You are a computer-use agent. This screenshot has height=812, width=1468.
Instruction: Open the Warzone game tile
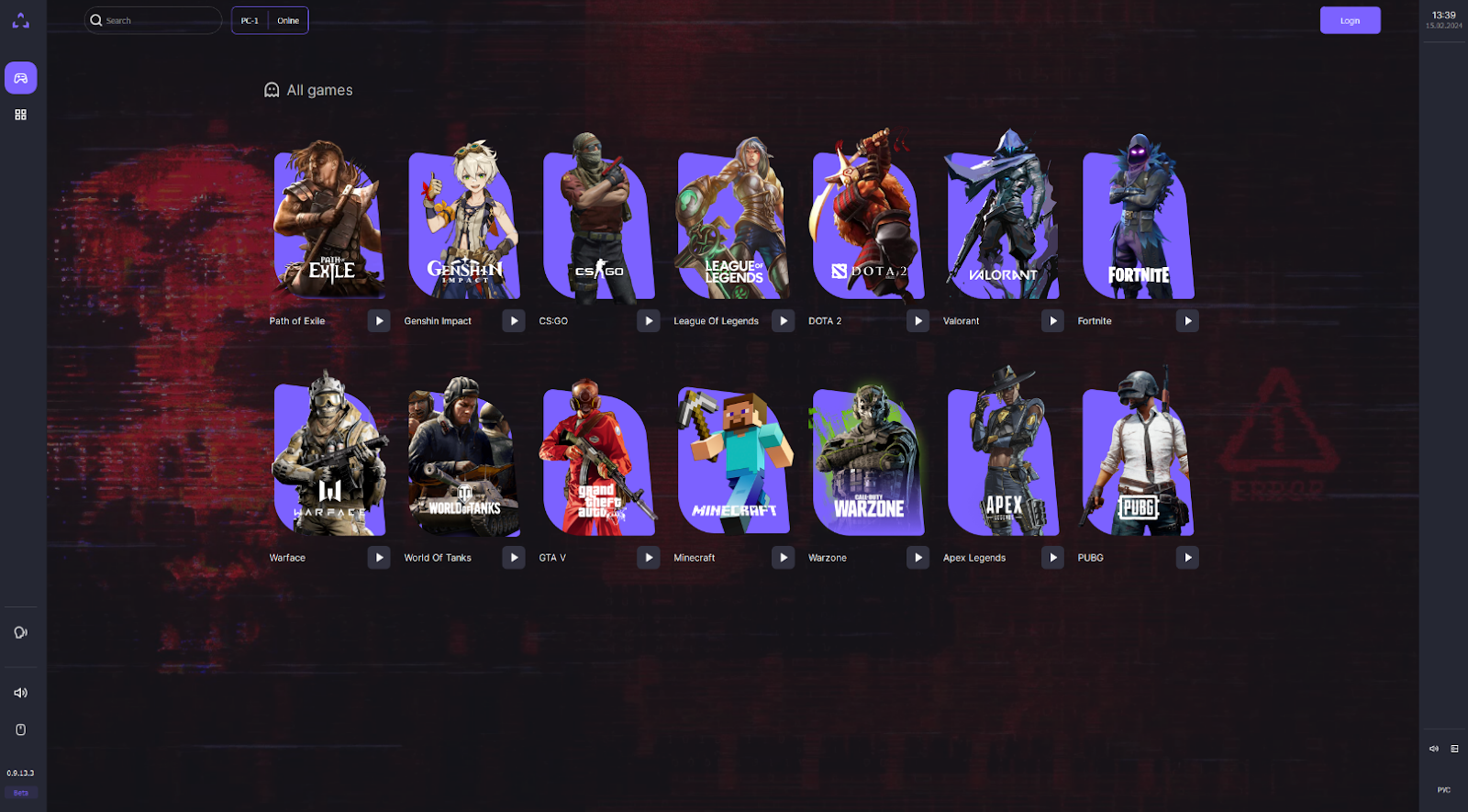pyautogui.click(x=868, y=459)
